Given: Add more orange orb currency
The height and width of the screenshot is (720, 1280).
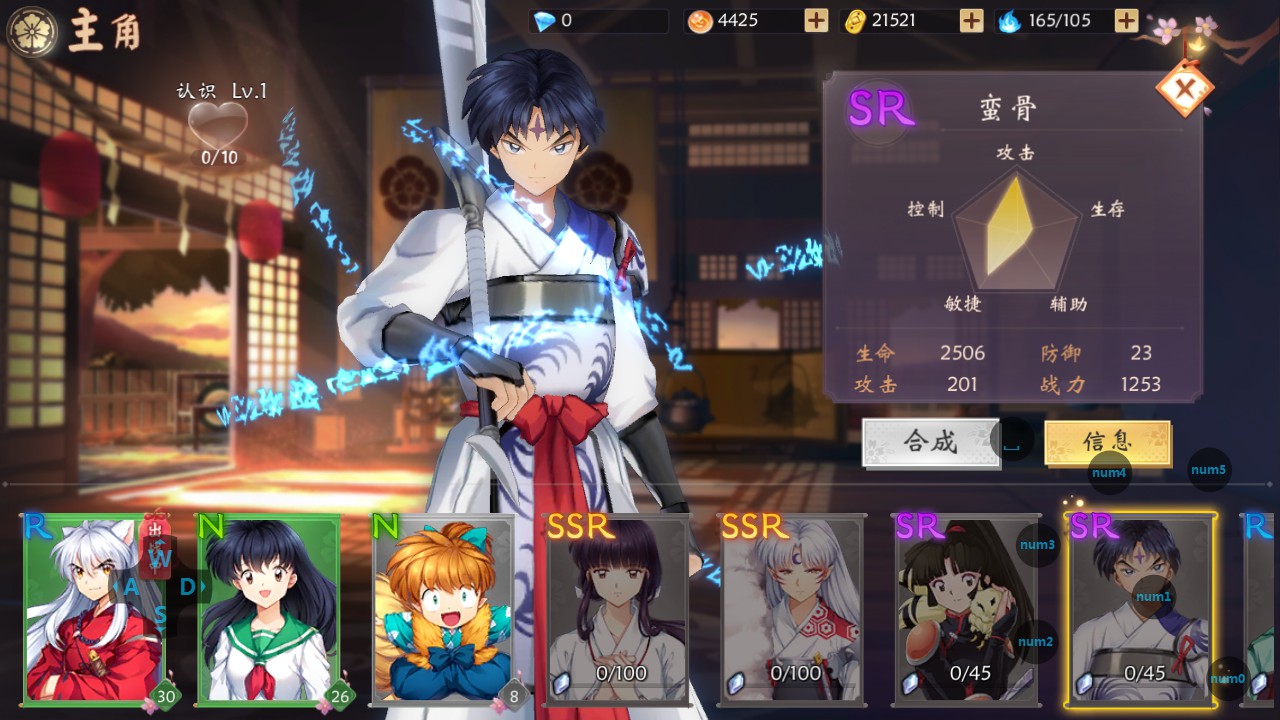Looking at the screenshot, I should [816, 20].
